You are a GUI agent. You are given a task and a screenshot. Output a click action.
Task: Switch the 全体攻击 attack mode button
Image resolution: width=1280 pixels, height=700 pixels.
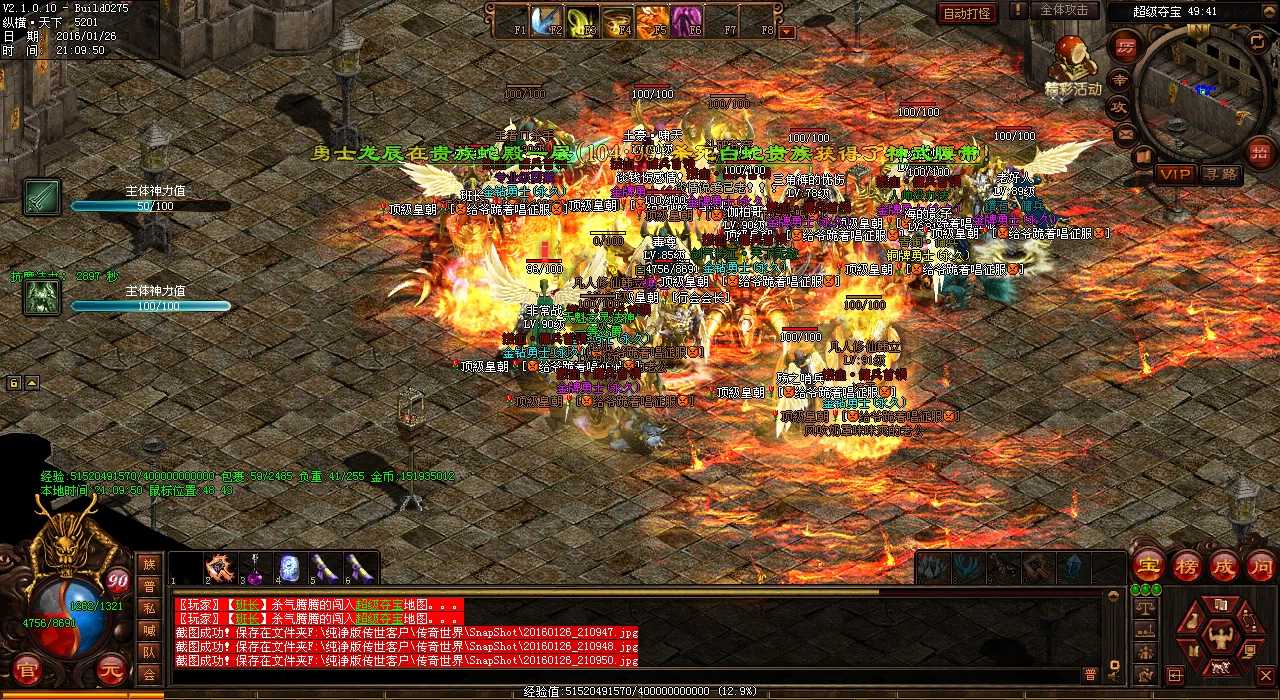[x=1064, y=10]
